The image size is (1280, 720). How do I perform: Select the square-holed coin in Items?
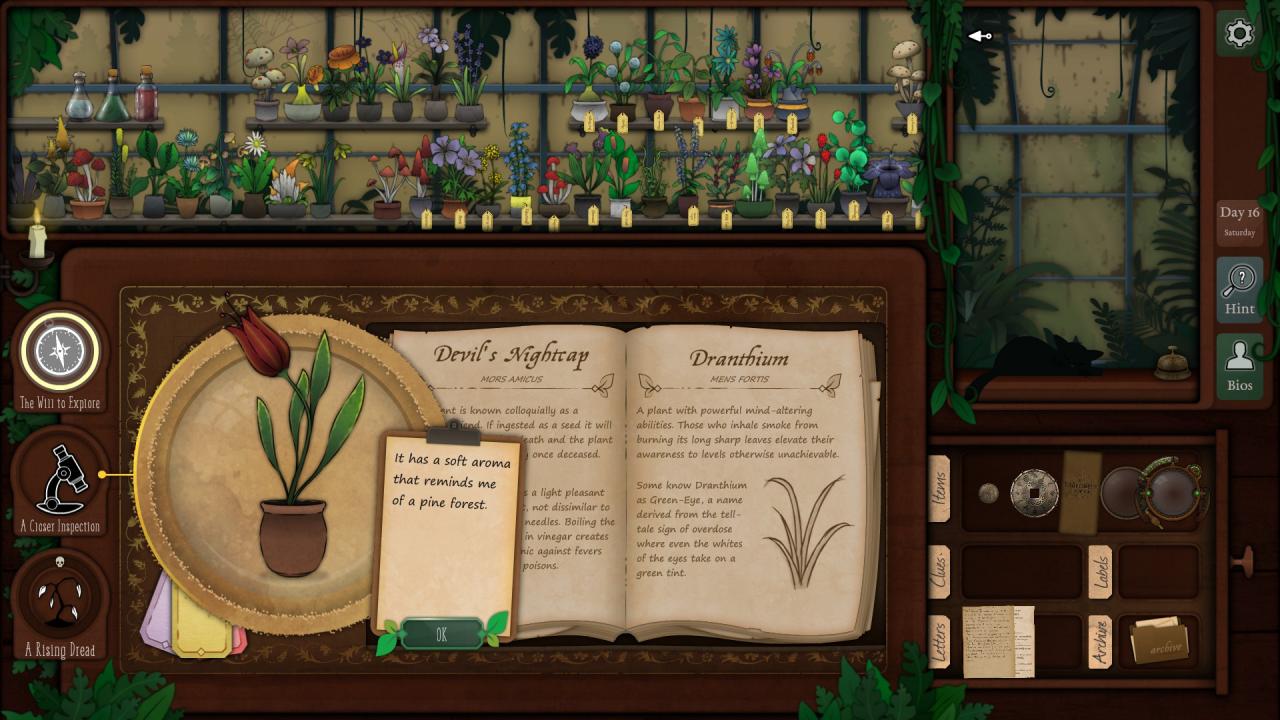(1033, 493)
